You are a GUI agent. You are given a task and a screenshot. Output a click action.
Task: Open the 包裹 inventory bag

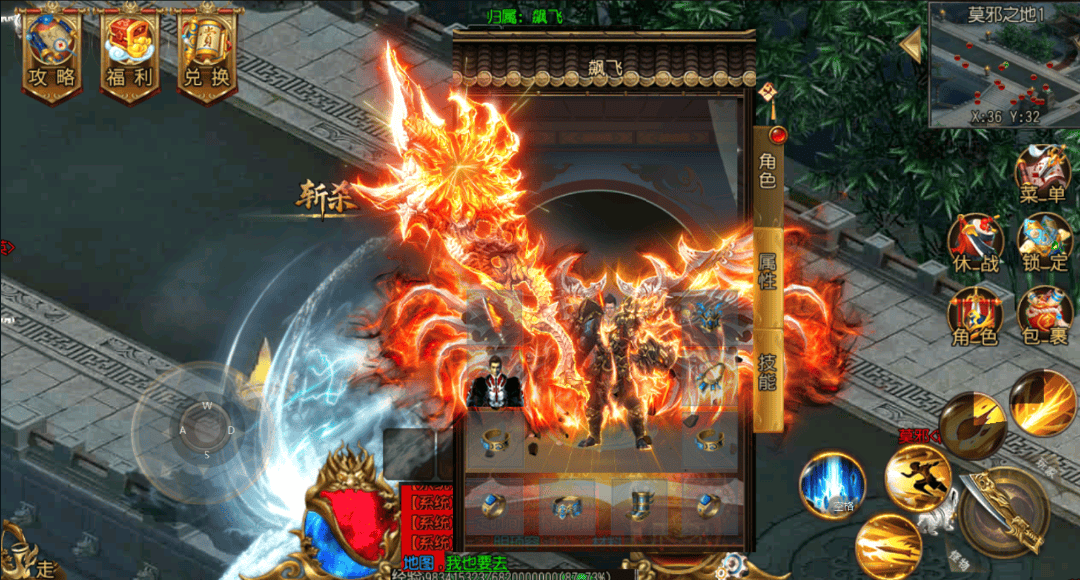click(x=1043, y=316)
